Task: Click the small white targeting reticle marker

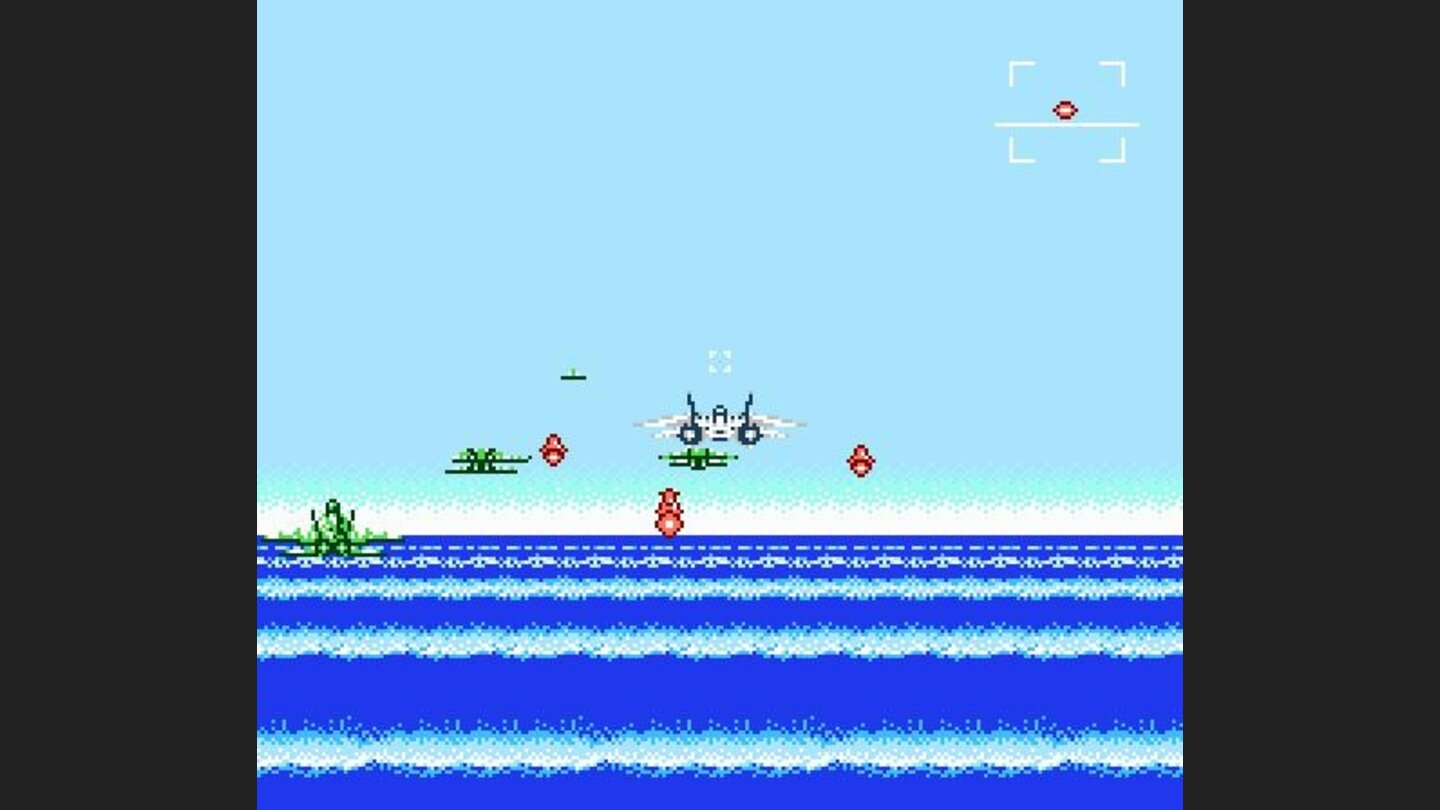Action: [x=720, y=362]
